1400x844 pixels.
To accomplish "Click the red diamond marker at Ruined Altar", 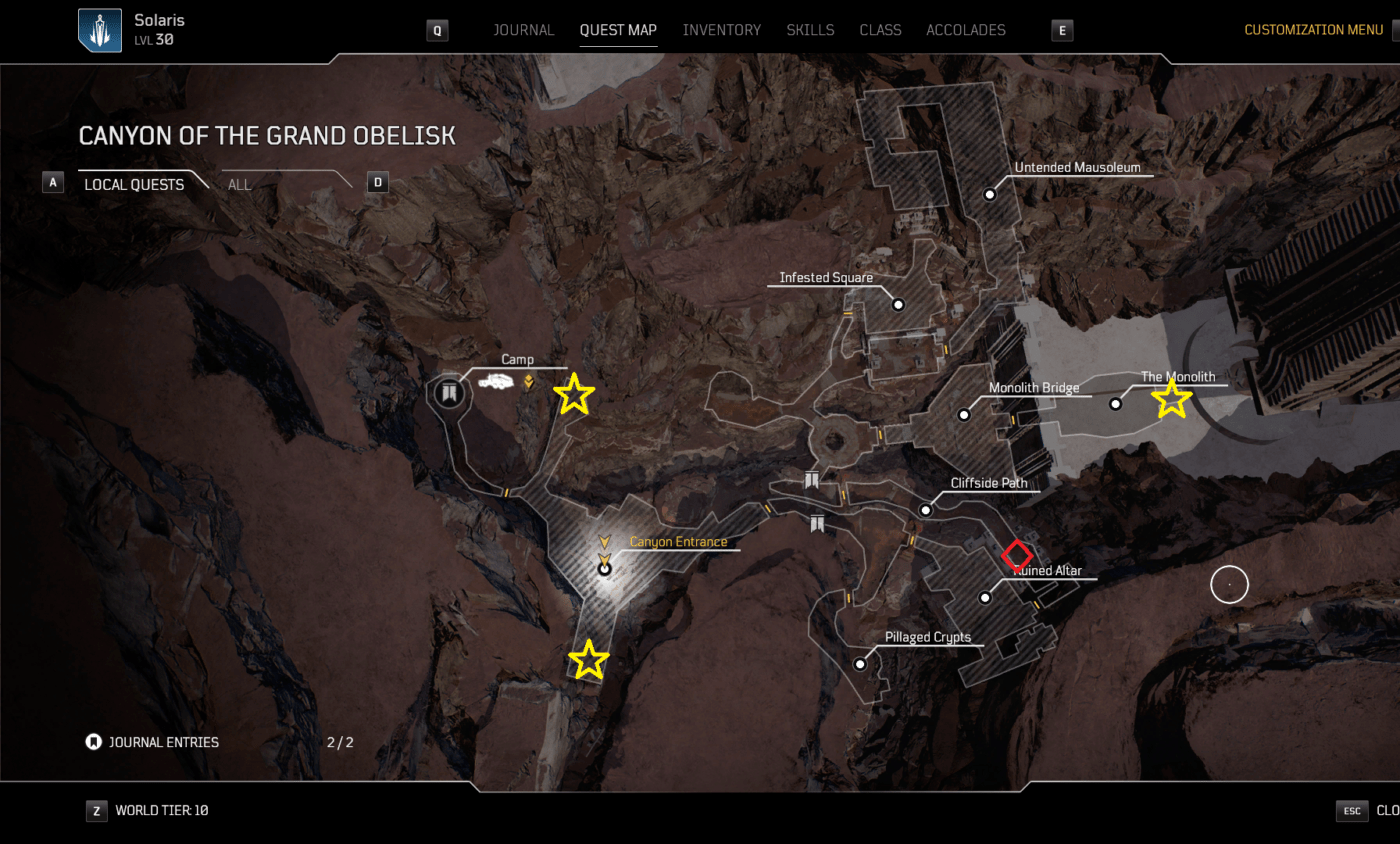I will tap(1018, 556).
